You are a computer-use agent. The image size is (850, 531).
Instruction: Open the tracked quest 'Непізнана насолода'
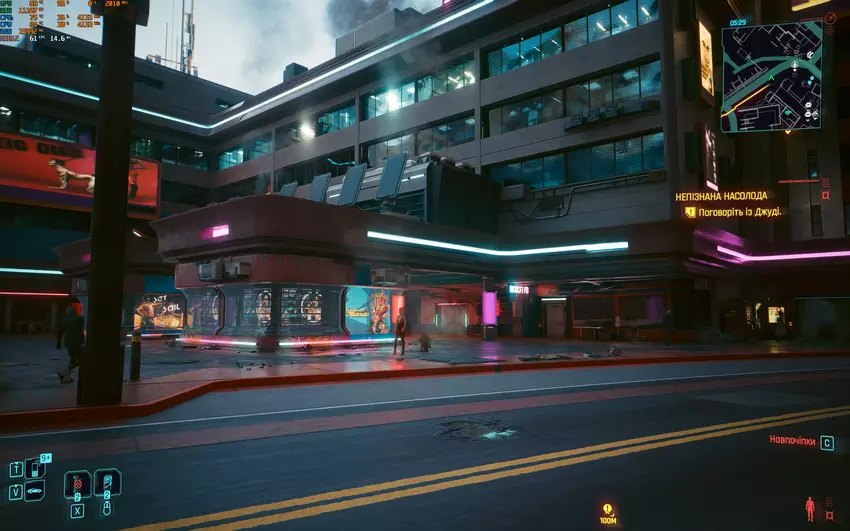tap(721, 197)
